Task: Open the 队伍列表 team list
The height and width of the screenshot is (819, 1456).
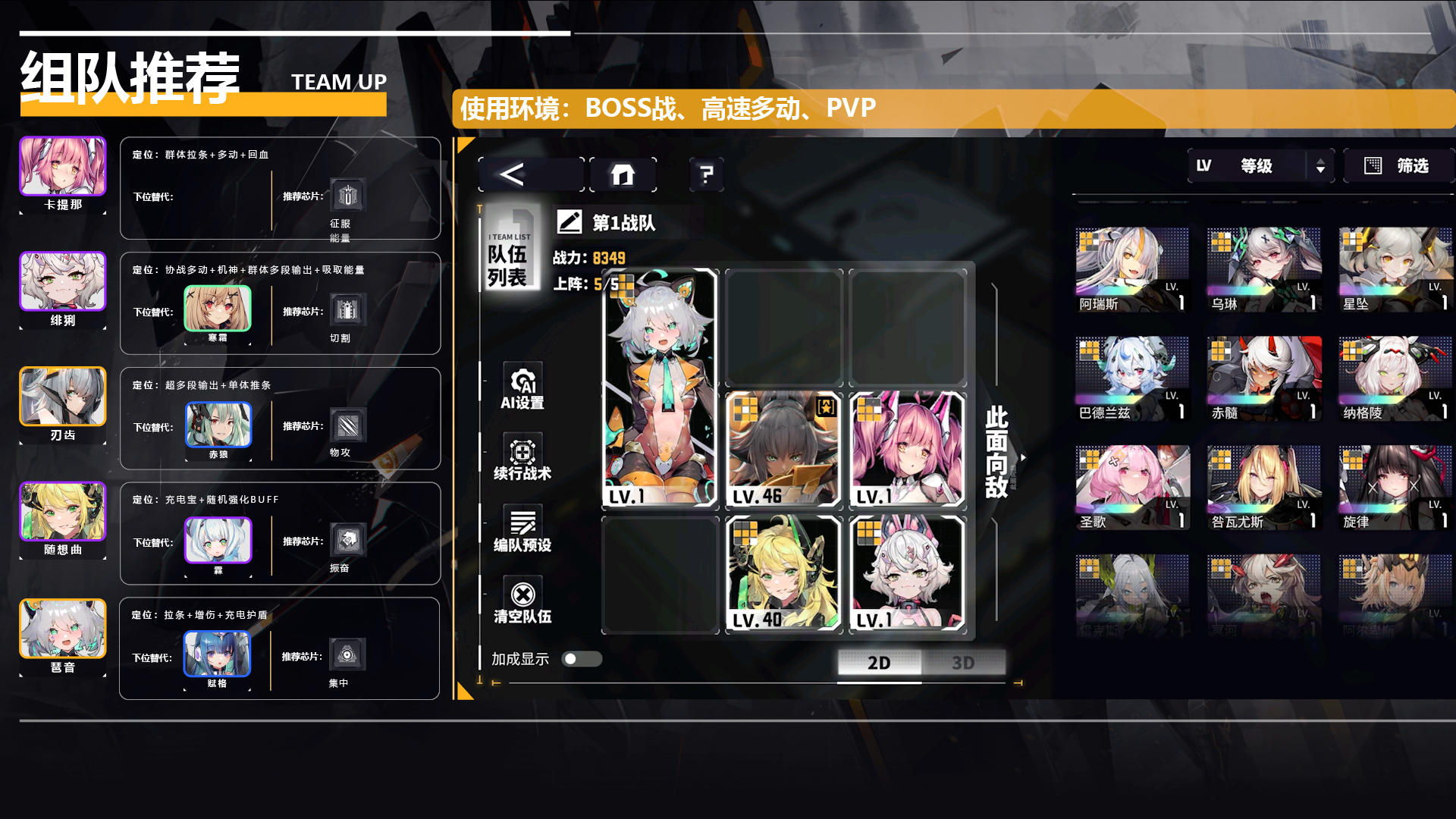Action: [x=508, y=256]
